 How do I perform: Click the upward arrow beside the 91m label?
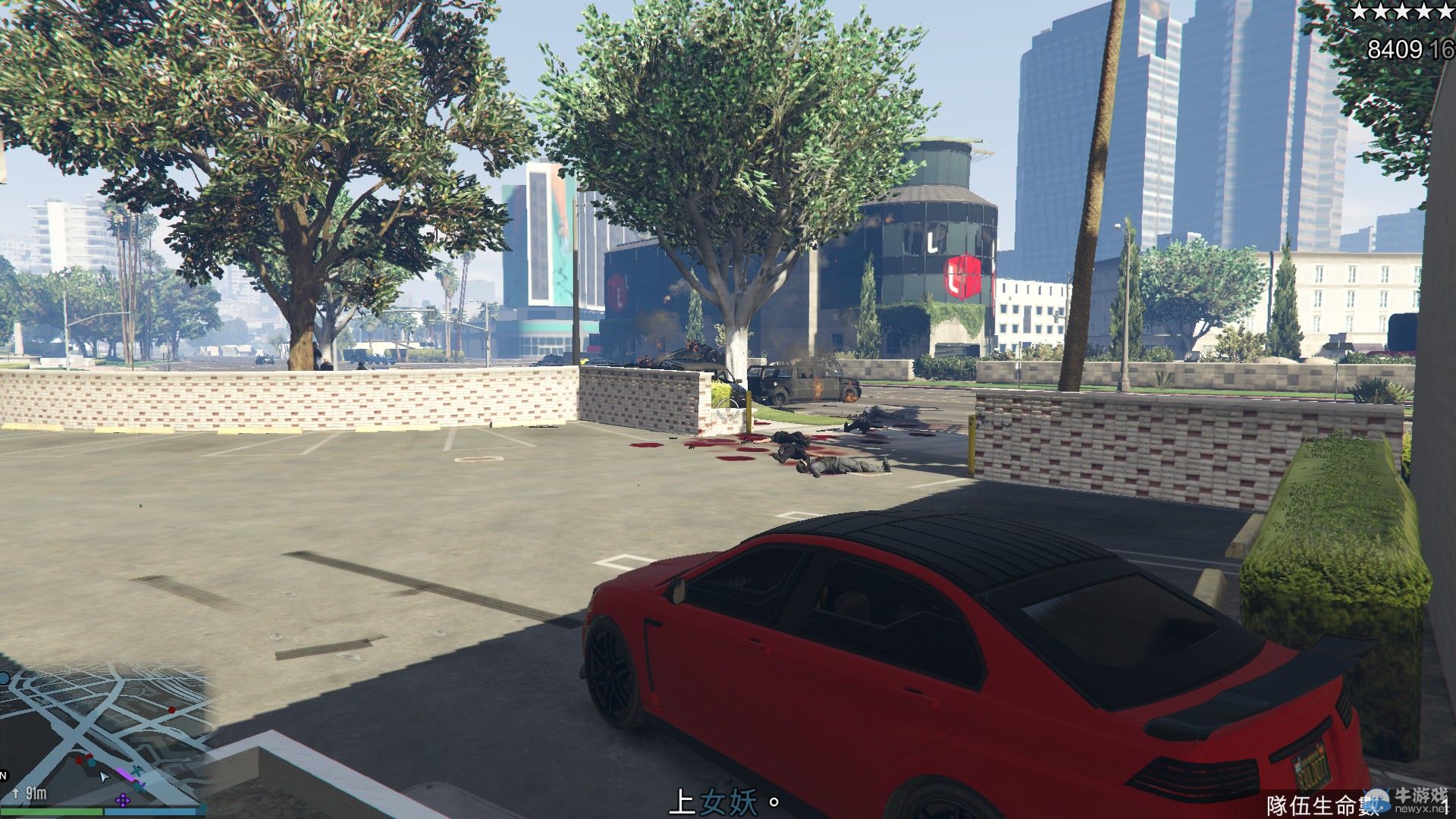click(16, 793)
